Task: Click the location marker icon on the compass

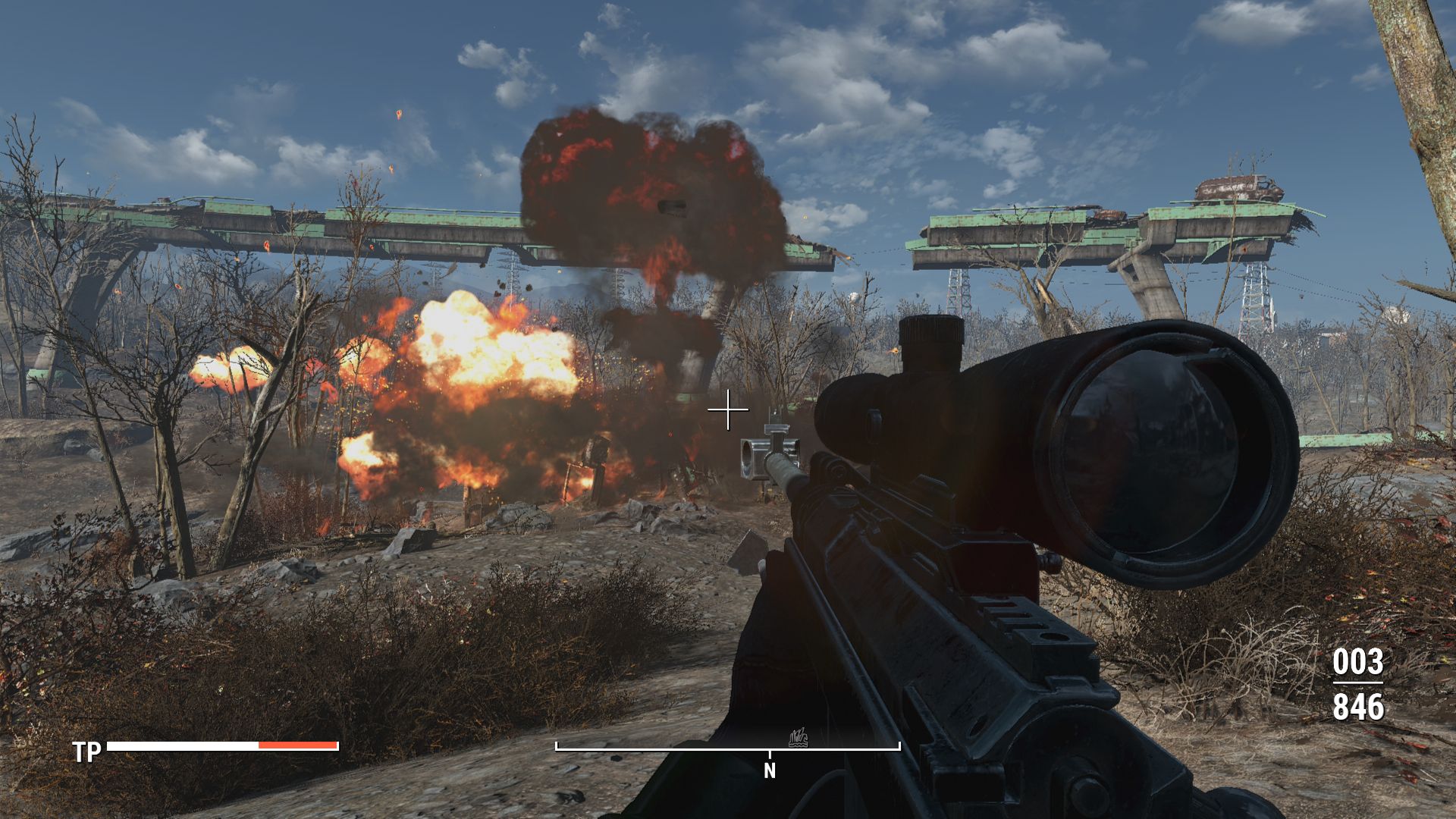Action: [798, 737]
